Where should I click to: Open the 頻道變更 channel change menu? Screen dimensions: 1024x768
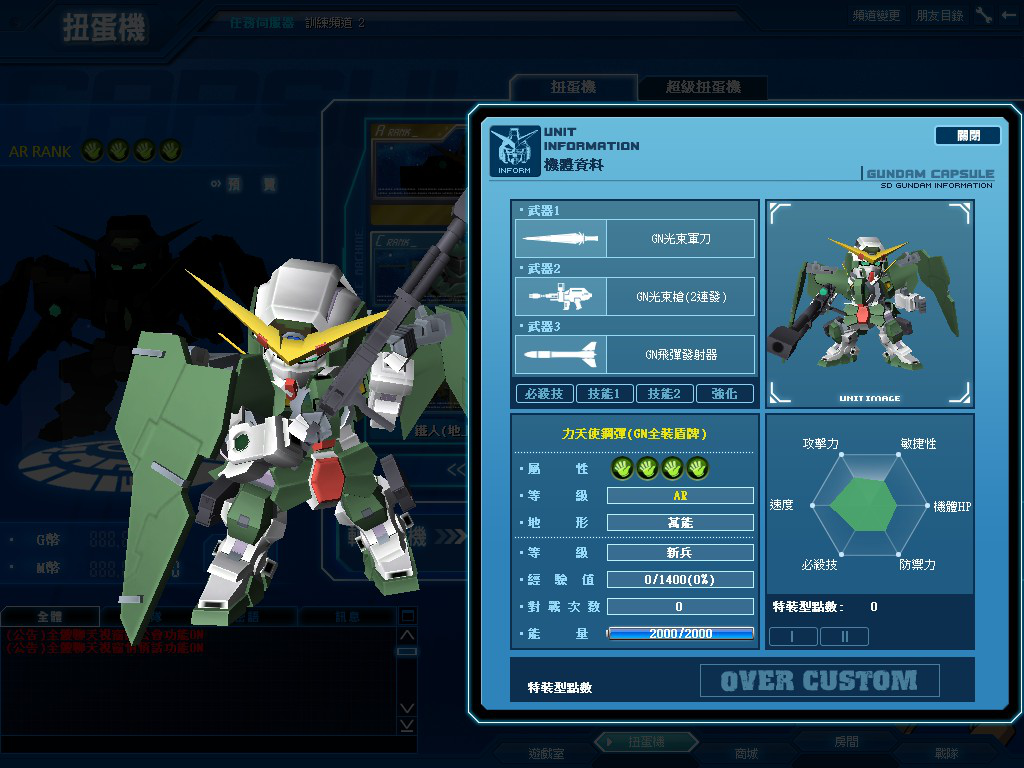(876, 15)
